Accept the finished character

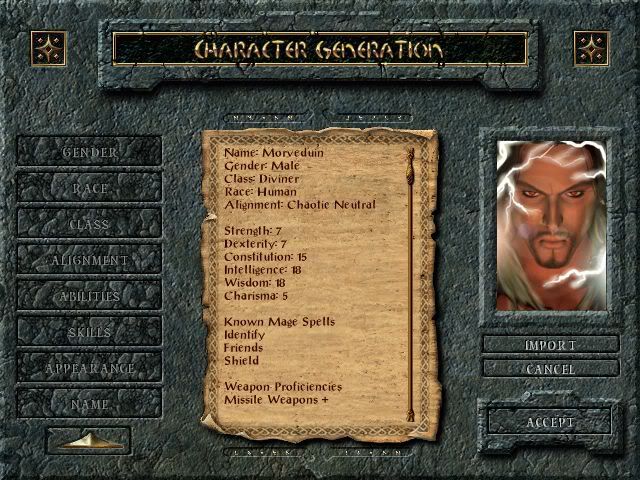pyautogui.click(x=550, y=422)
